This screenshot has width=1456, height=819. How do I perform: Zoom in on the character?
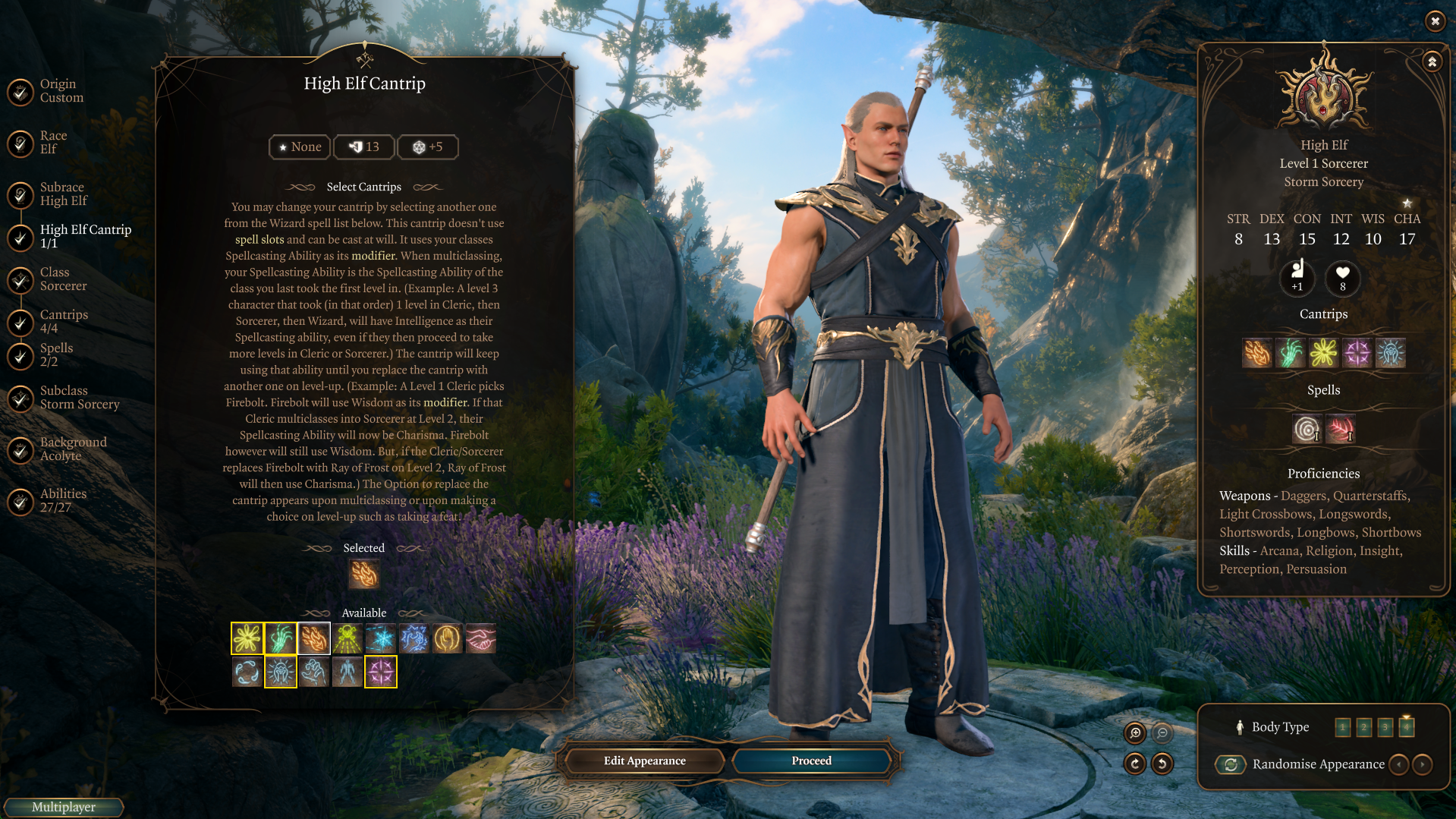point(1135,732)
